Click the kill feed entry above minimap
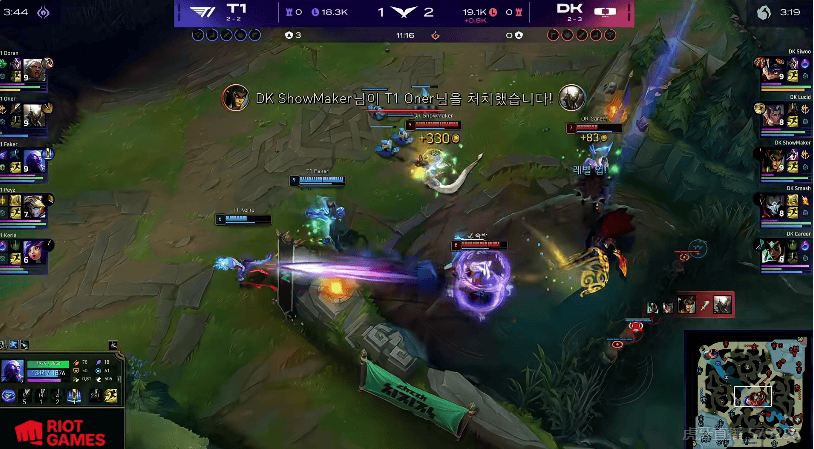The width and height of the screenshot is (814, 449). pos(692,304)
